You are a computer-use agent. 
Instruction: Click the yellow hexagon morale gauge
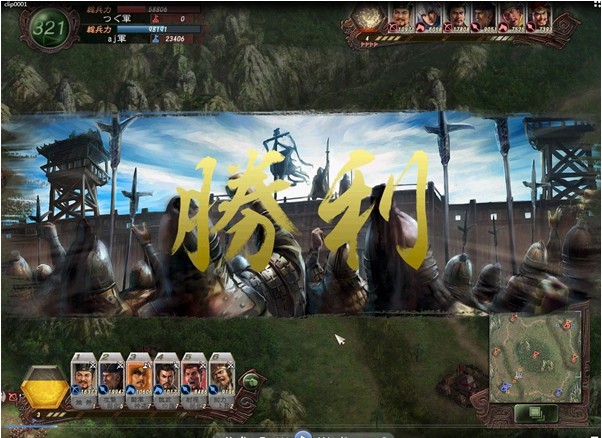tap(44, 386)
